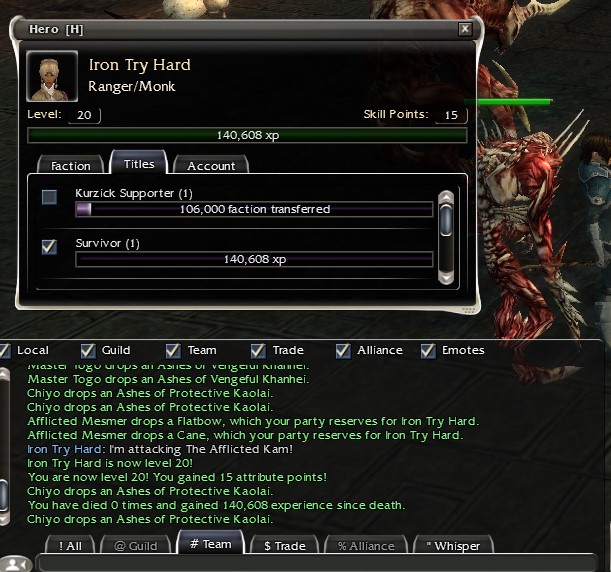Switch to the Faction tab
611x572 pixels.
click(70, 165)
